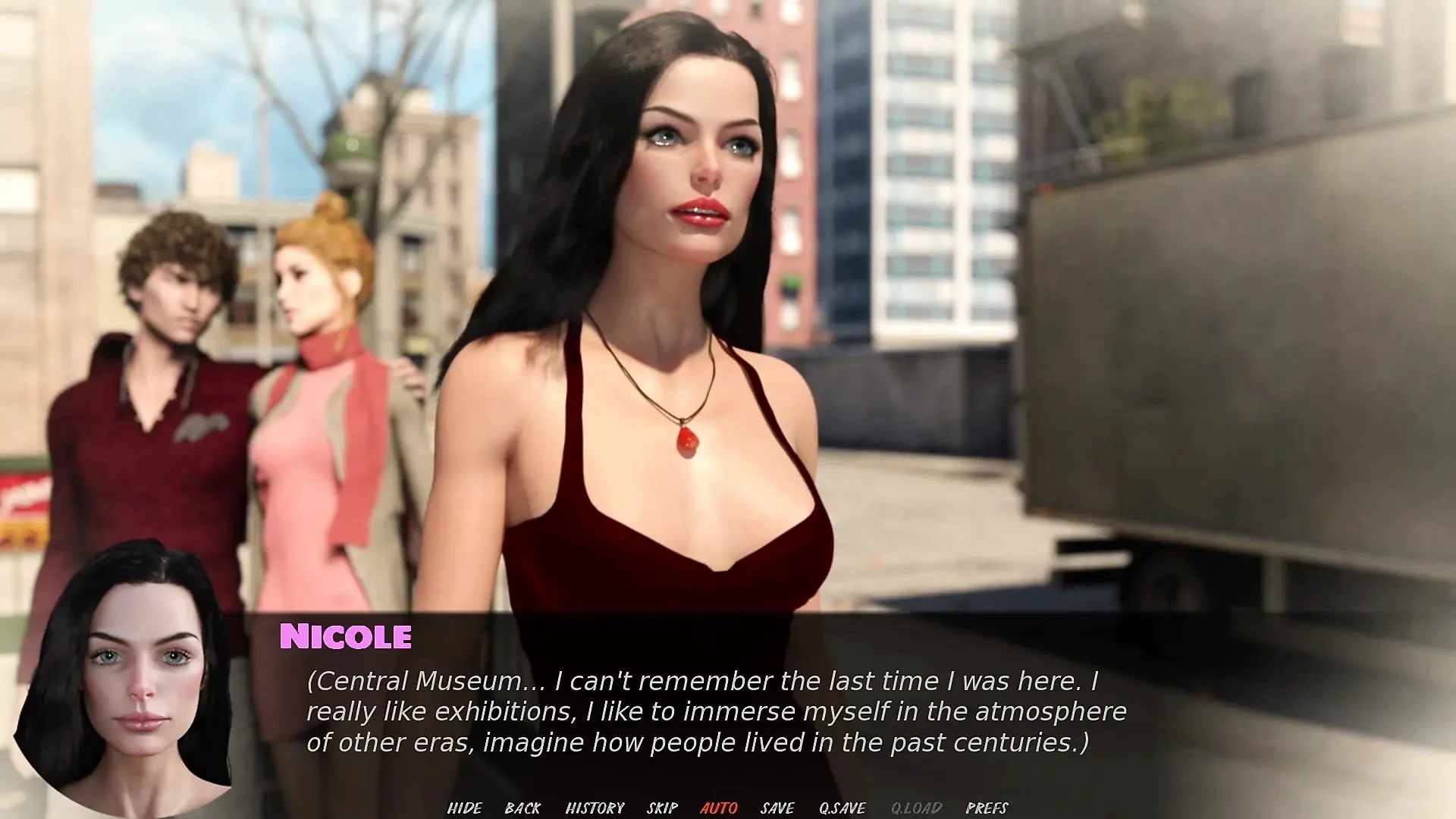
Task: Go Back to previous dialogue line
Action: pos(522,808)
